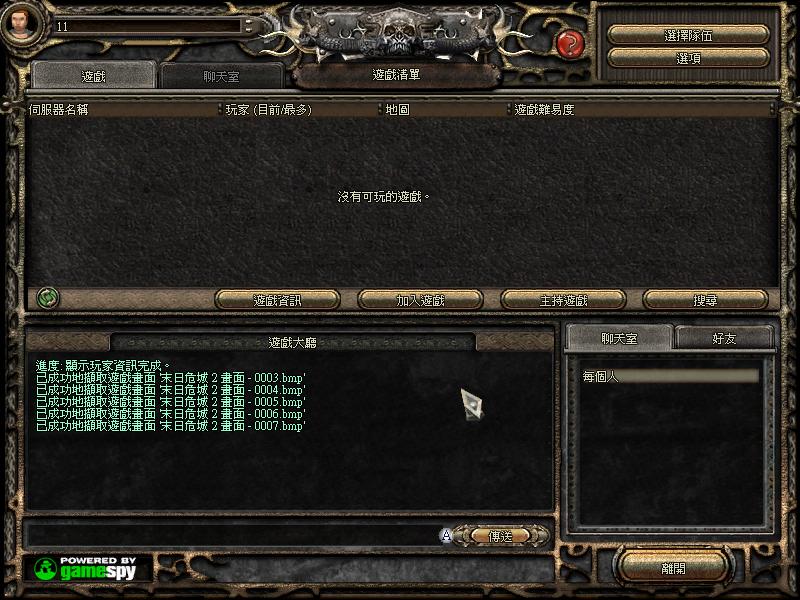Open the 選項 options menu
This screenshot has width=800, height=600.
click(688, 59)
